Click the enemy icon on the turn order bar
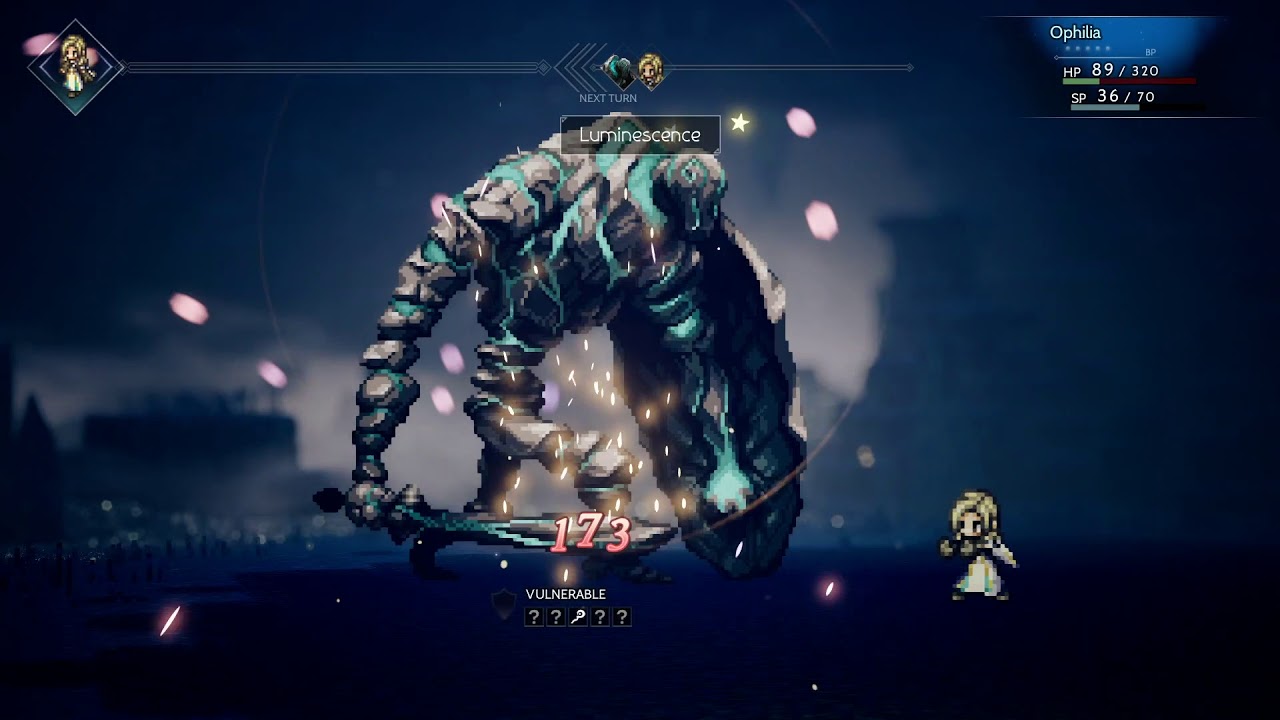 point(617,68)
